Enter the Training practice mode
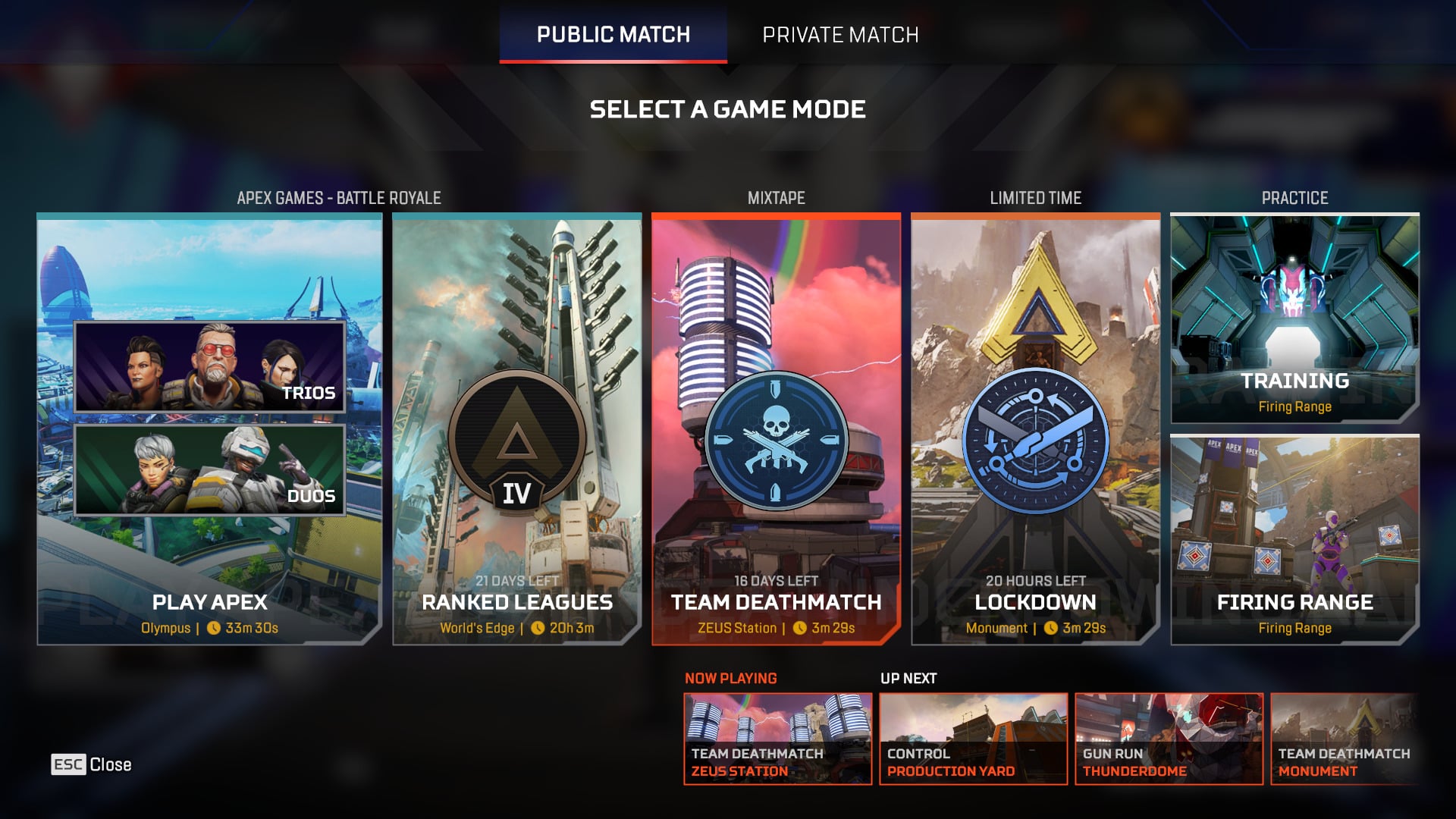 click(1294, 318)
